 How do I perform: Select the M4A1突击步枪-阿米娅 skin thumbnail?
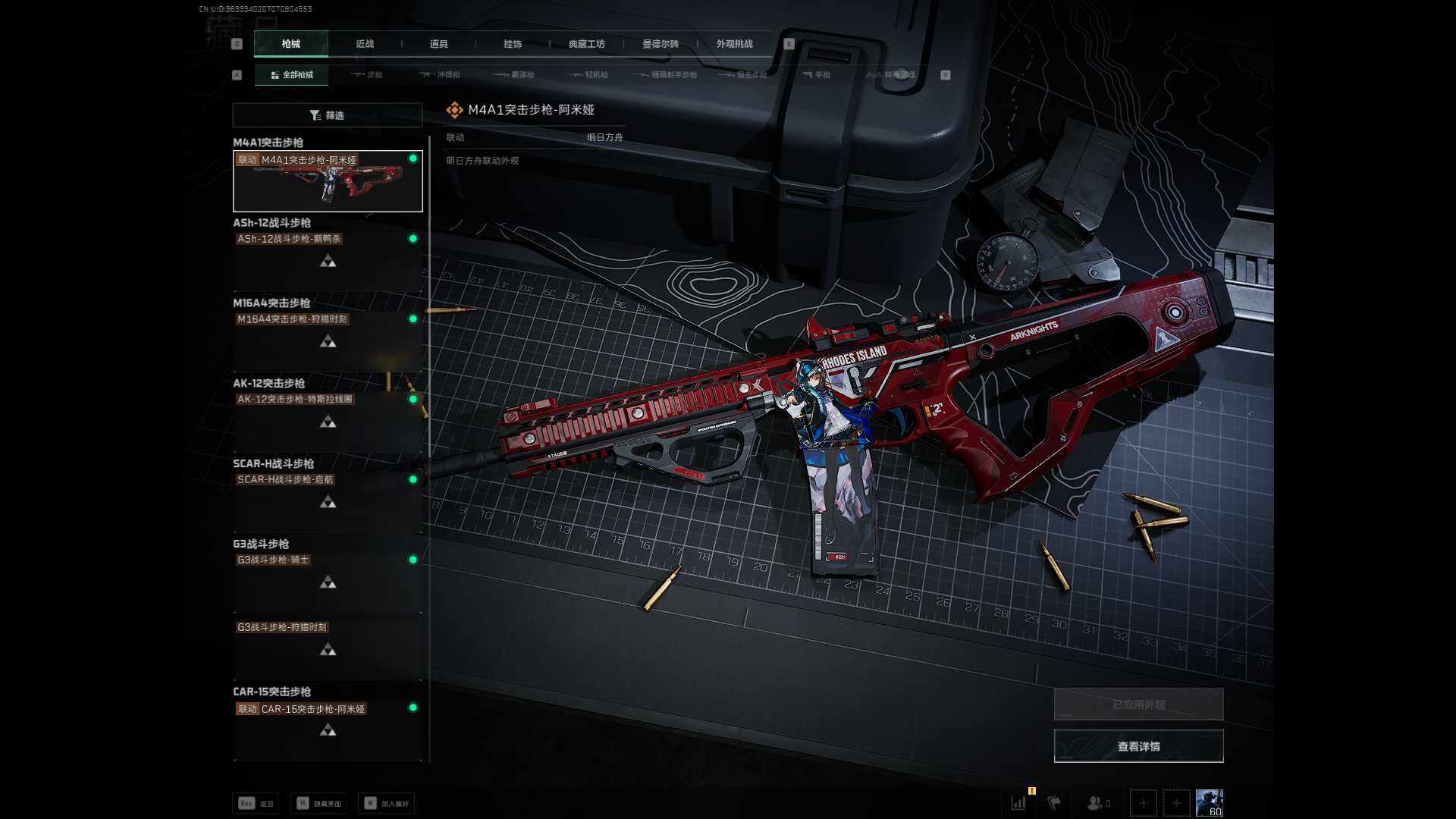click(x=328, y=182)
